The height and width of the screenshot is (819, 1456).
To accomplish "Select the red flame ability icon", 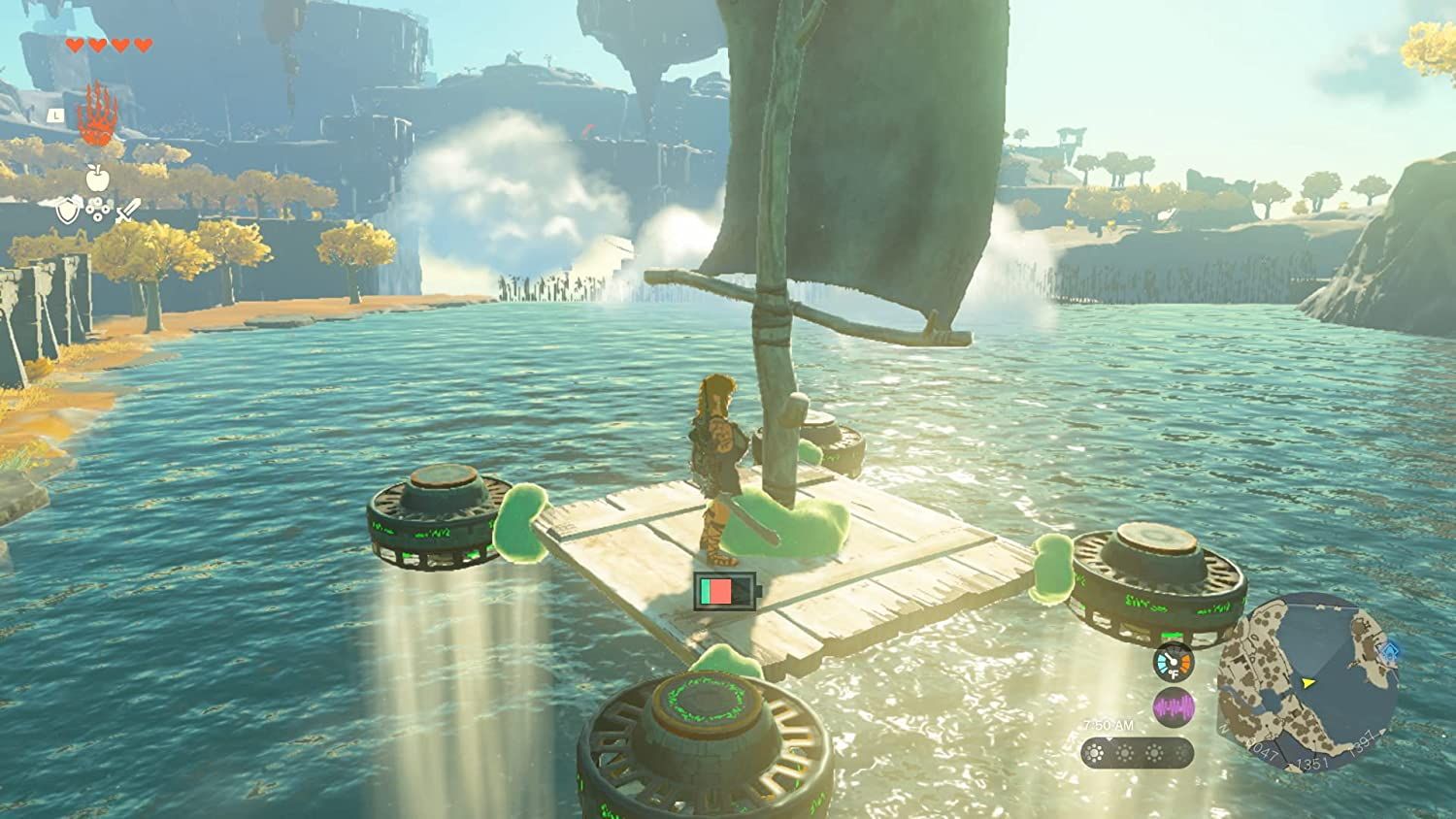I will click(95, 113).
